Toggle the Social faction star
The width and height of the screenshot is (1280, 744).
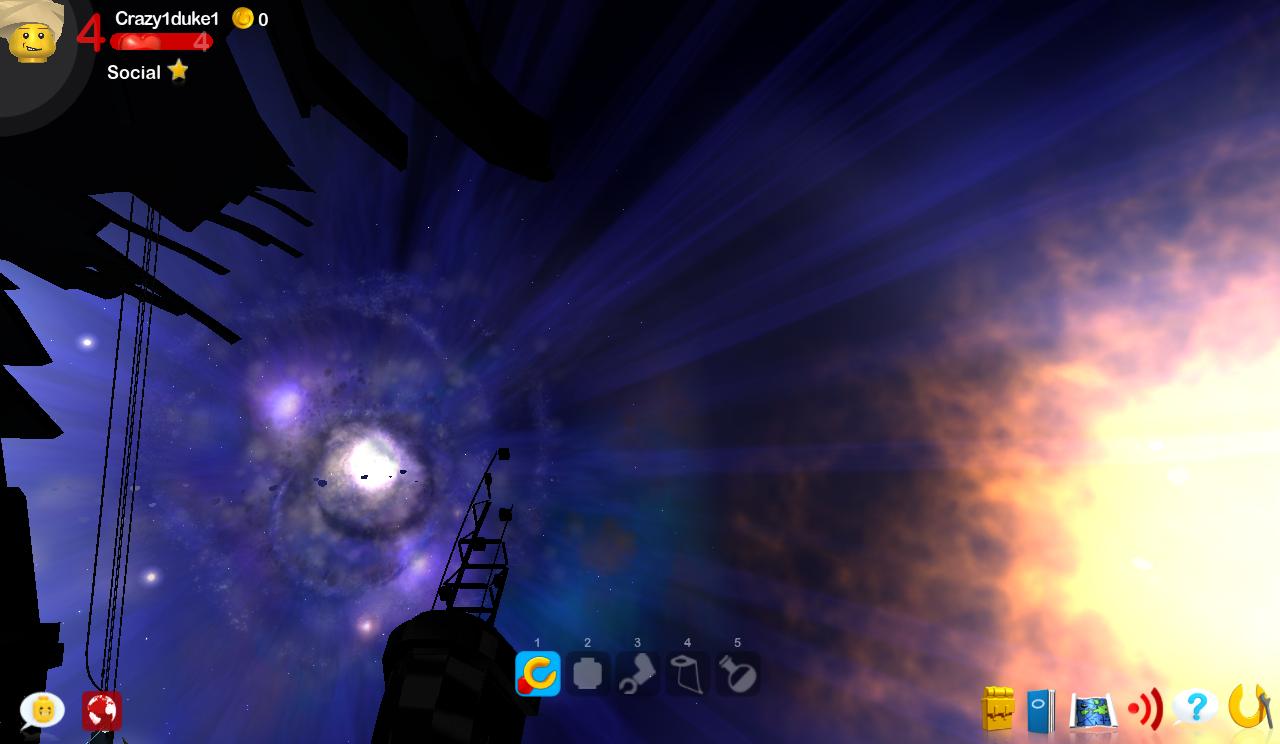tap(178, 71)
